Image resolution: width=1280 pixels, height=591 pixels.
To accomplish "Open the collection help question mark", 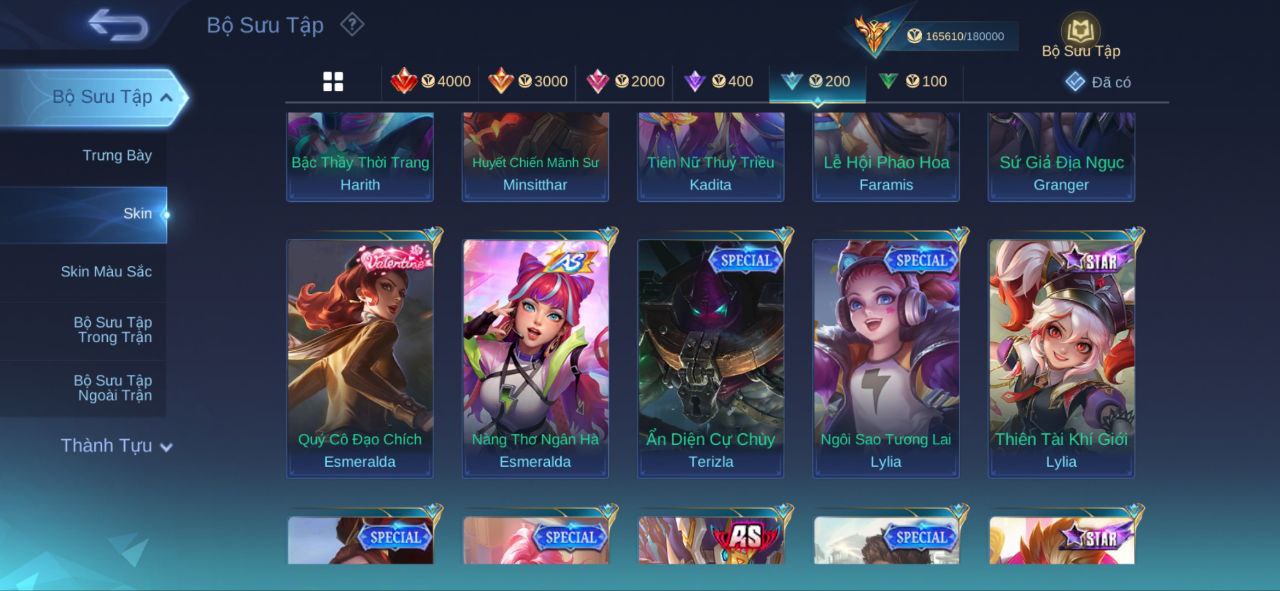I will 352,24.
